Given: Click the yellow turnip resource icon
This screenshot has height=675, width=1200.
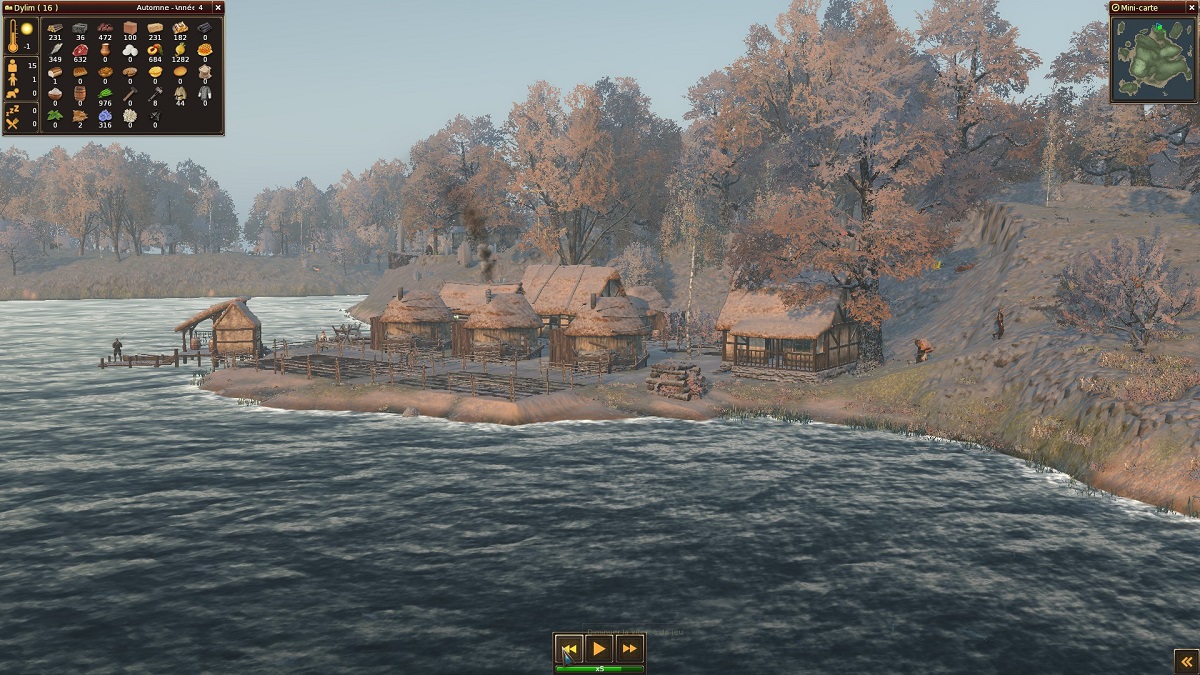Looking at the screenshot, I should pyautogui.click(x=180, y=49).
